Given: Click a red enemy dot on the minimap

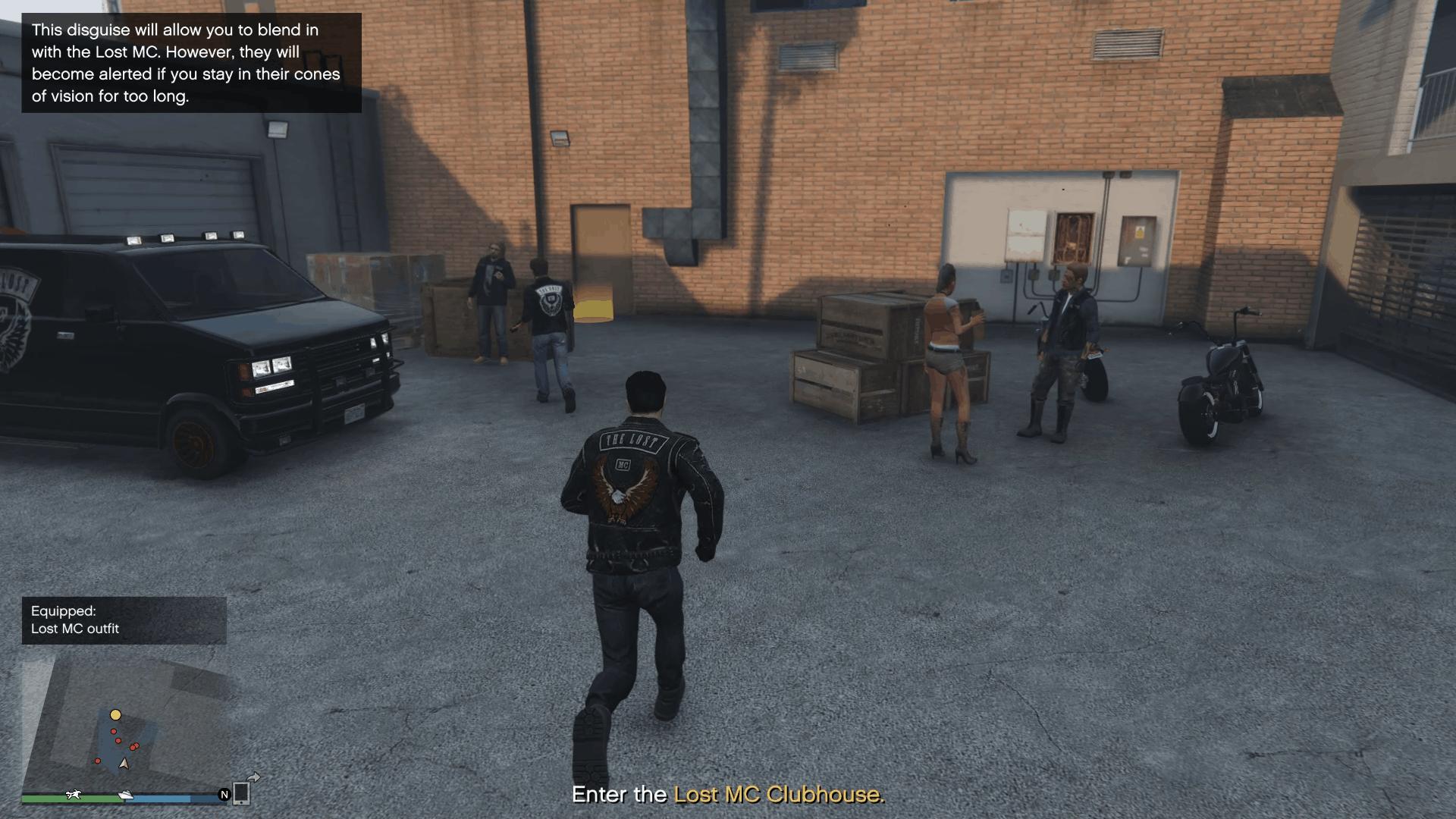Looking at the screenshot, I should tap(114, 733).
